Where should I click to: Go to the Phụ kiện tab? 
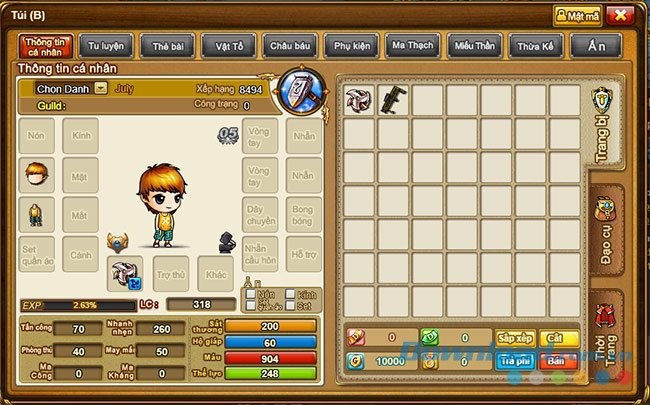click(351, 46)
